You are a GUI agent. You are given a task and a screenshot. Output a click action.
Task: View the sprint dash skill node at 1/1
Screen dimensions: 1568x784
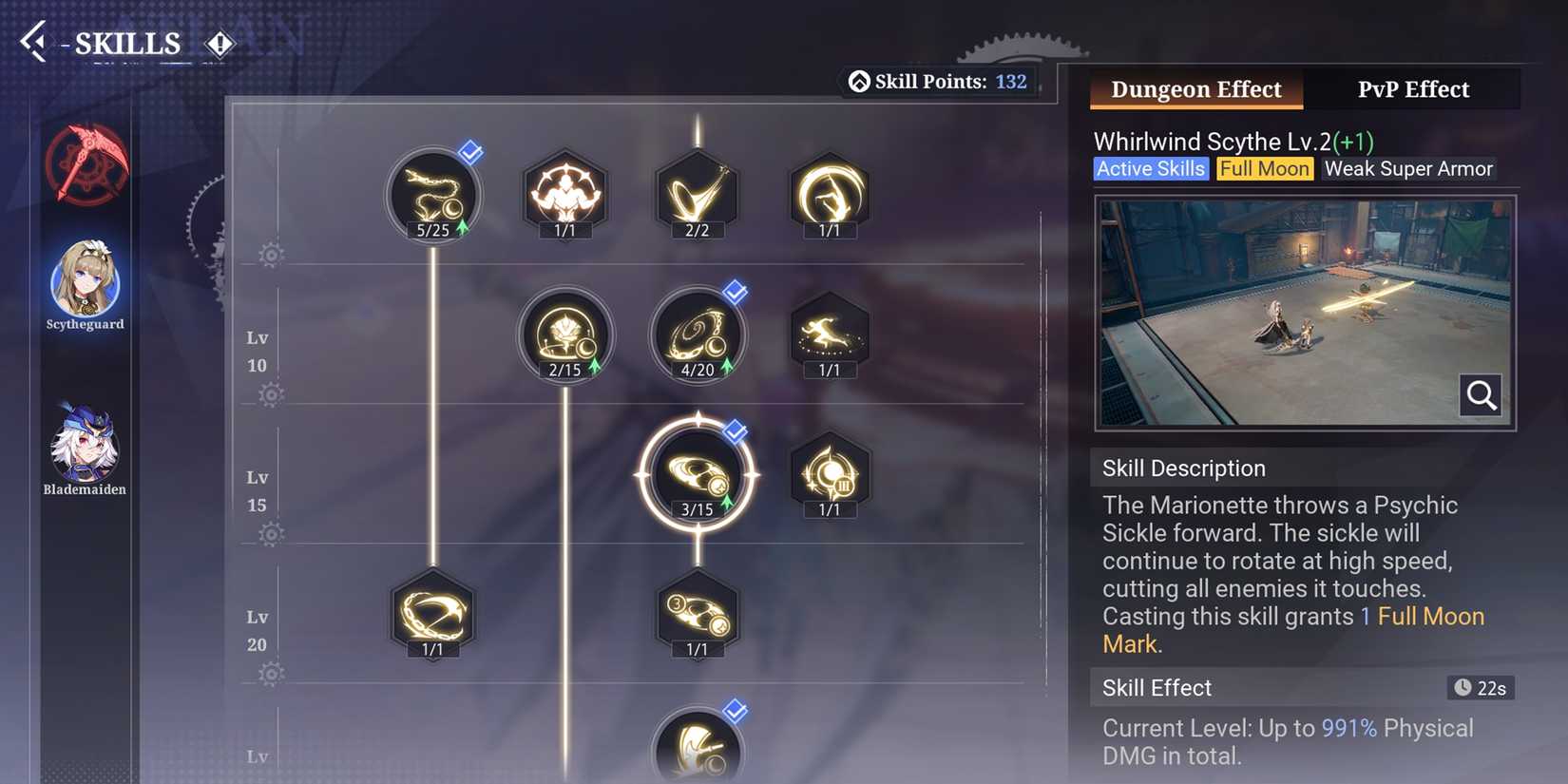[x=829, y=335]
